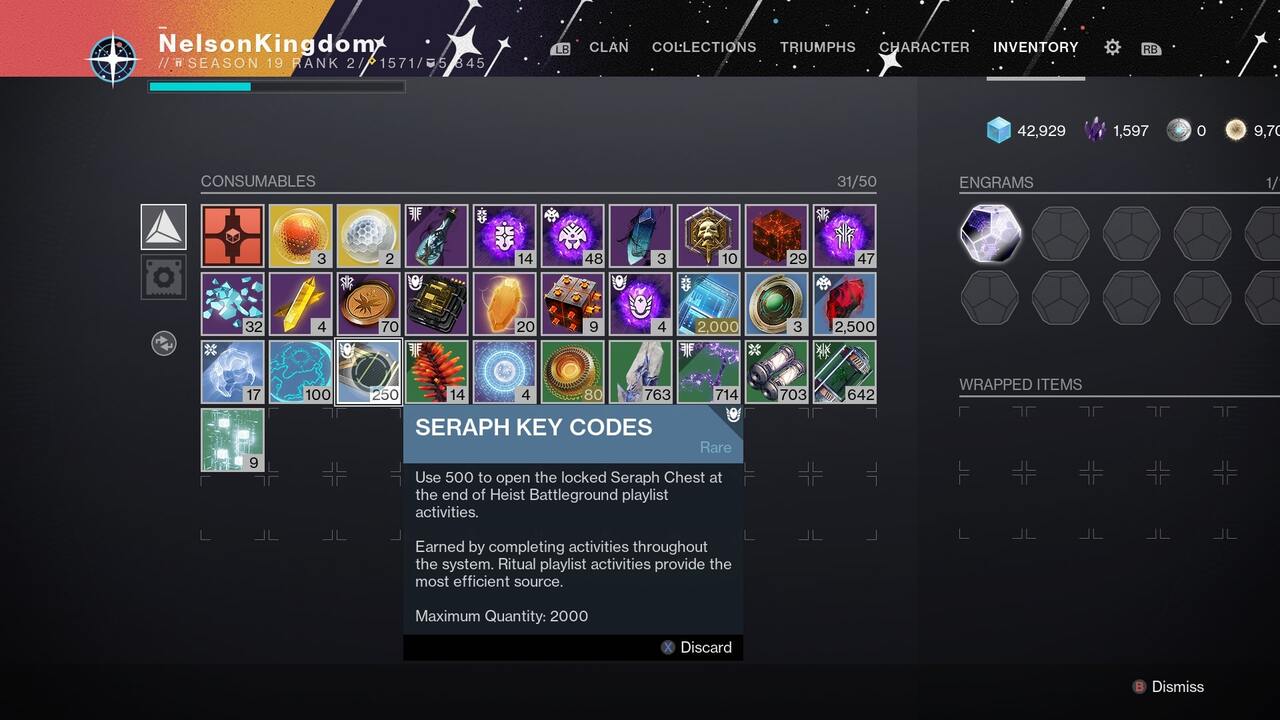Click the ship triangle icon in the left sidebar

click(163, 227)
